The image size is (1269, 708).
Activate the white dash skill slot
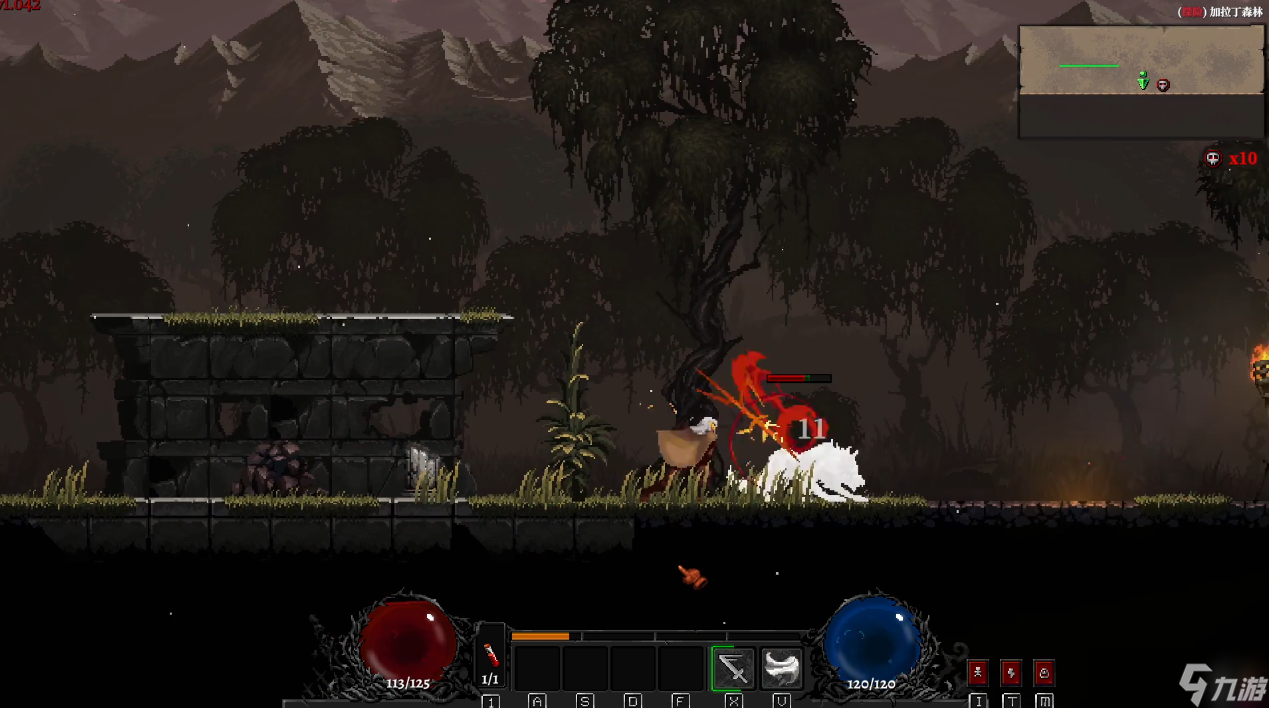782,668
